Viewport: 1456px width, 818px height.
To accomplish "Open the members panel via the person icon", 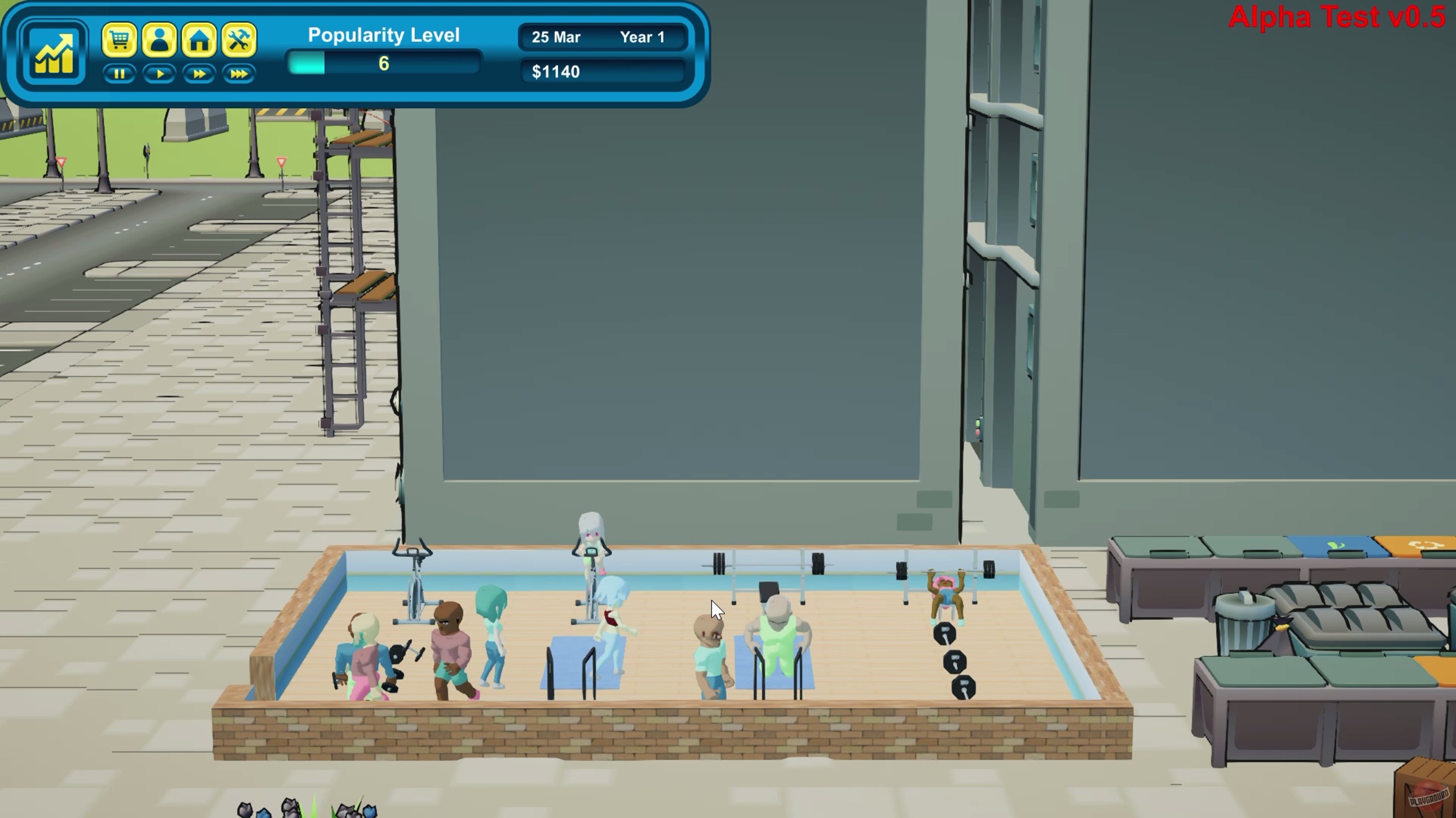I will (160, 40).
